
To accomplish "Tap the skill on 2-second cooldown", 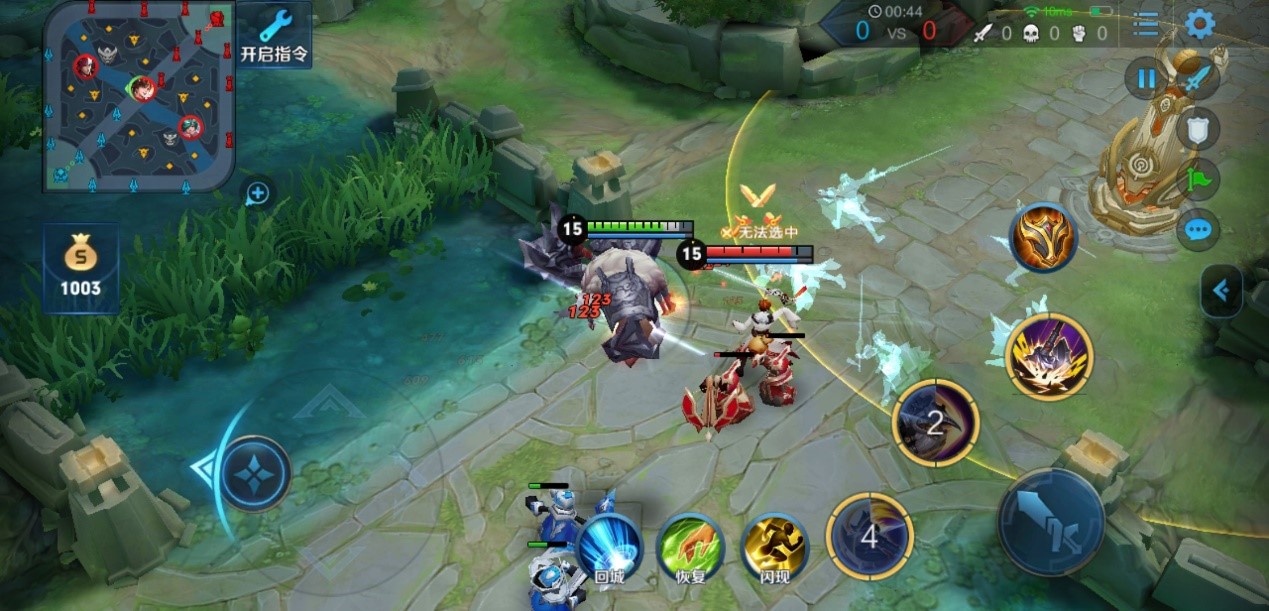I will (x=935, y=422).
